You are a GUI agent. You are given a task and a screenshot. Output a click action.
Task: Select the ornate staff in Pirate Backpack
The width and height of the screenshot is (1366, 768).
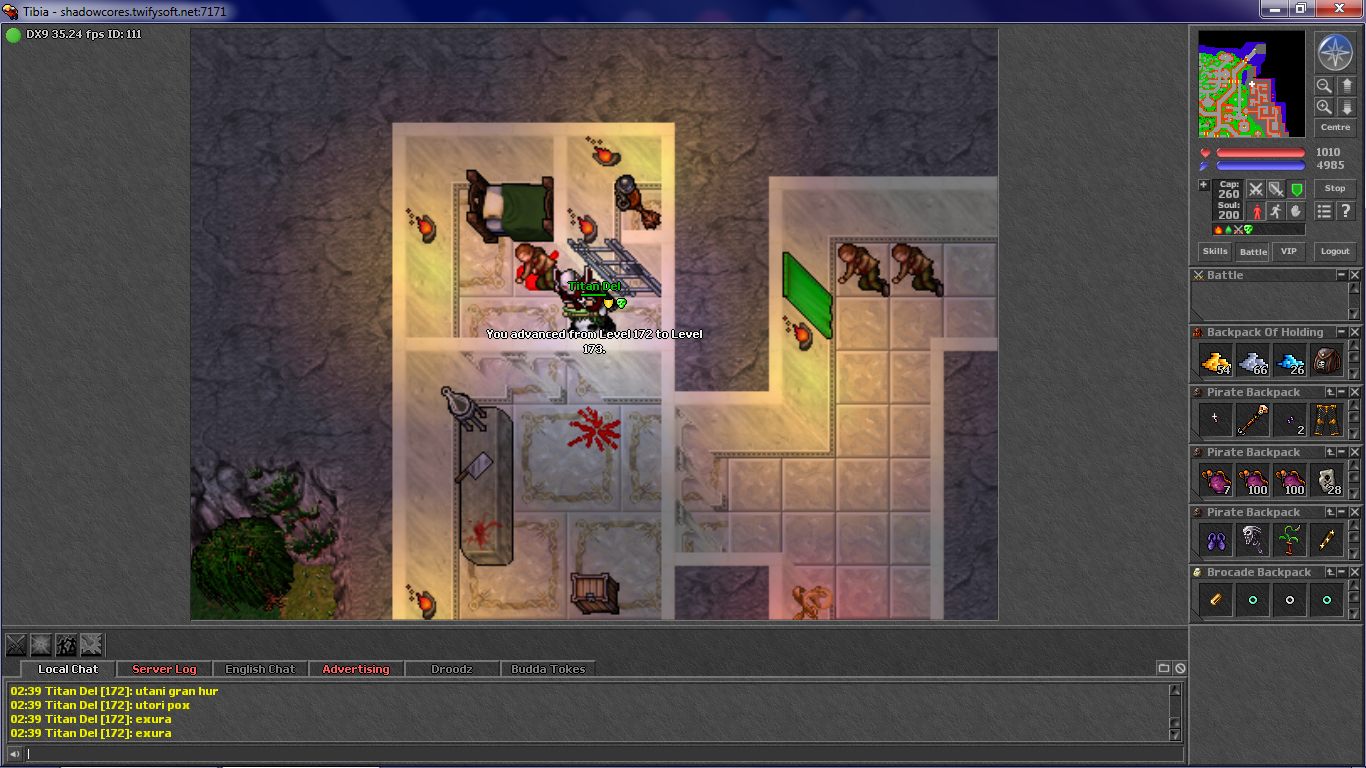[1252, 420]
